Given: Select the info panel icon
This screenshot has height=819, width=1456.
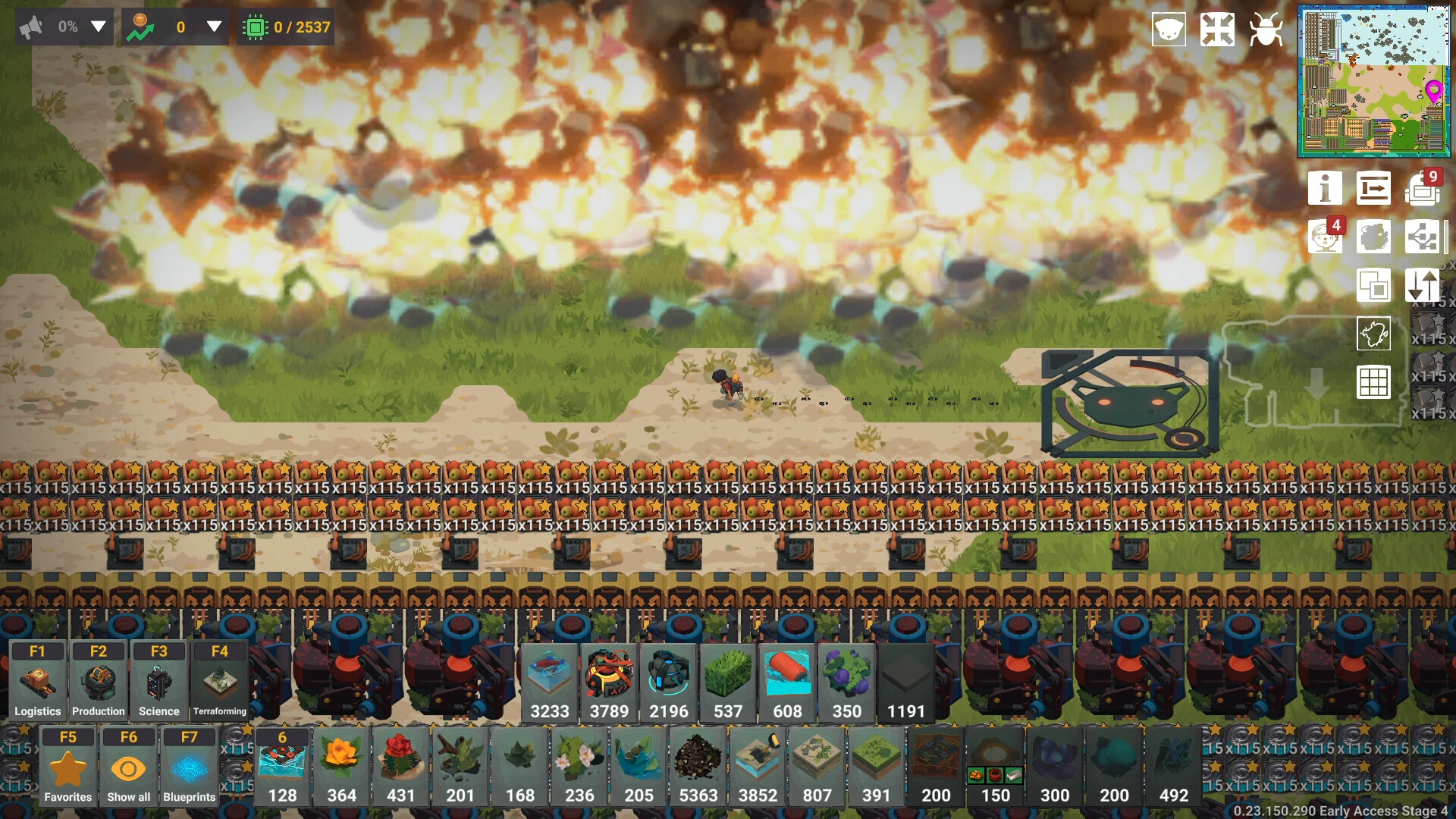Looking at the screenshot, I should click(x=1326, y=188).
